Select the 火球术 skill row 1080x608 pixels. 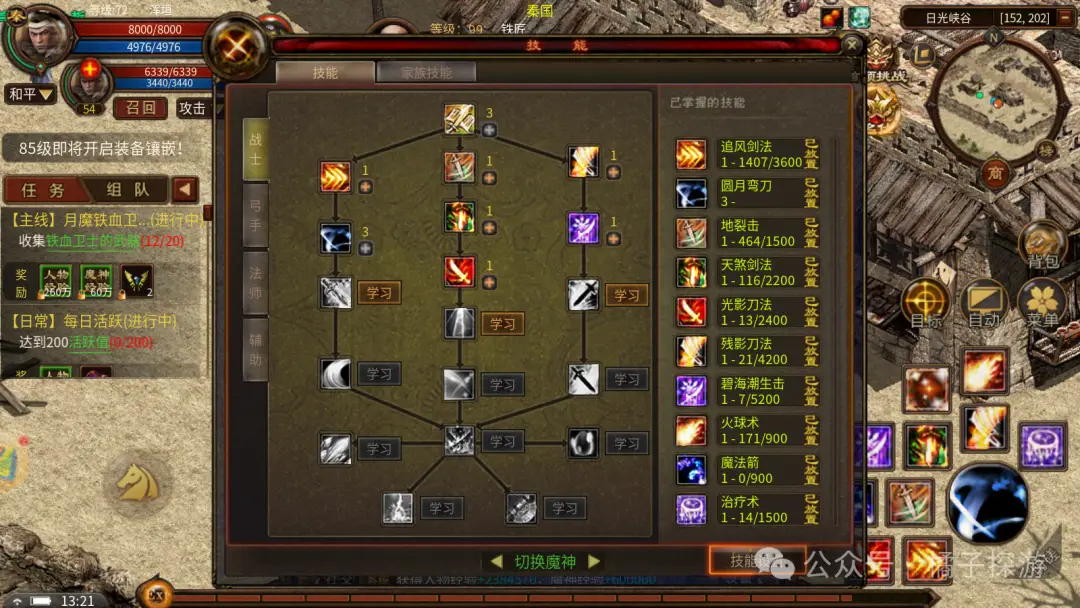[x=747, y=430]
